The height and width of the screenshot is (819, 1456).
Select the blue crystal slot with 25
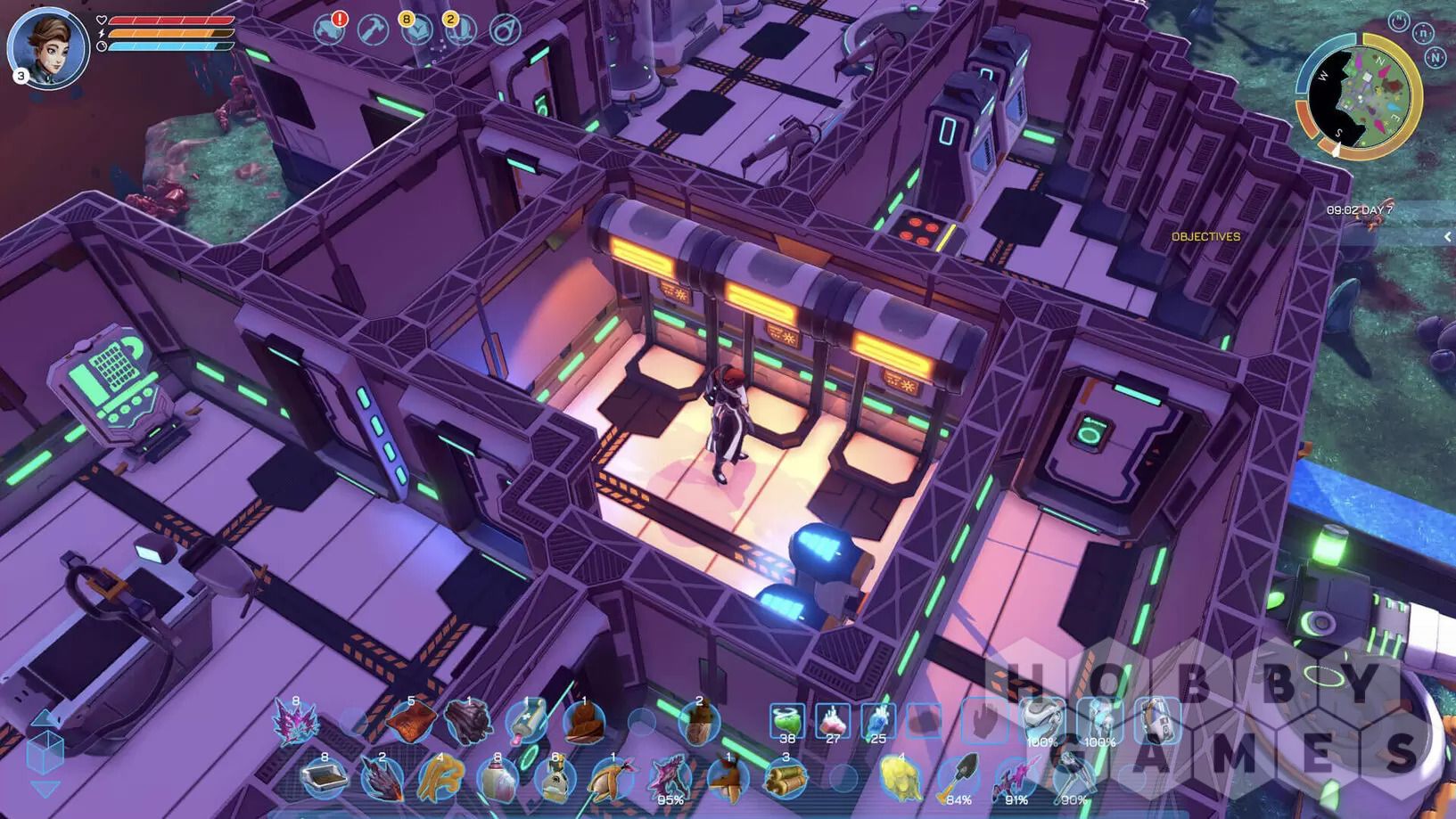(878, 721)
